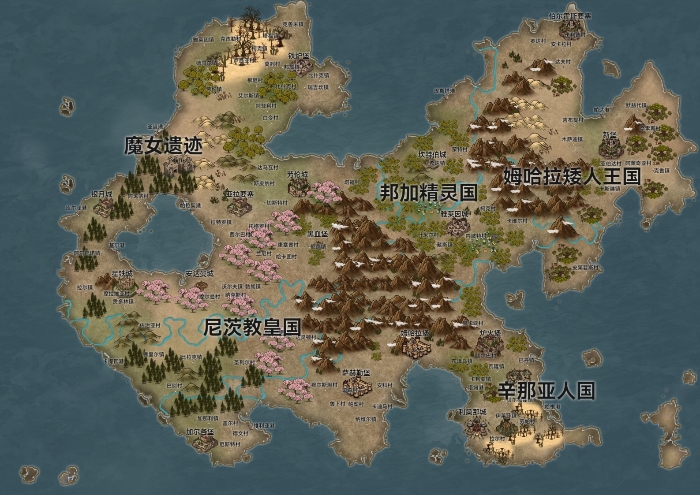Open the 尼茨教皇国 region label

pyautogui.click(x=251, y=327)
